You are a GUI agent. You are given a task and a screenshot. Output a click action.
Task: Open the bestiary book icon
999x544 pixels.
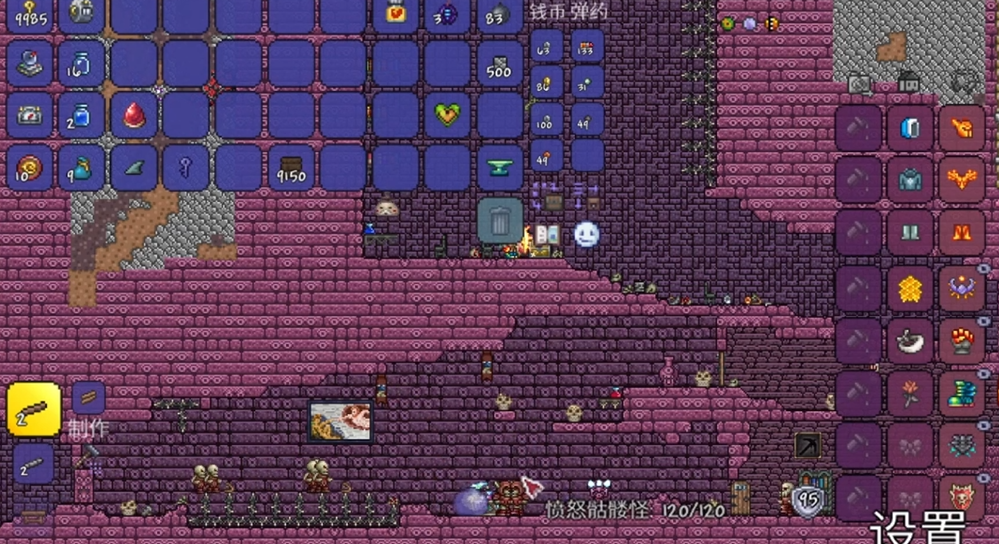click(x=547, y=236)
